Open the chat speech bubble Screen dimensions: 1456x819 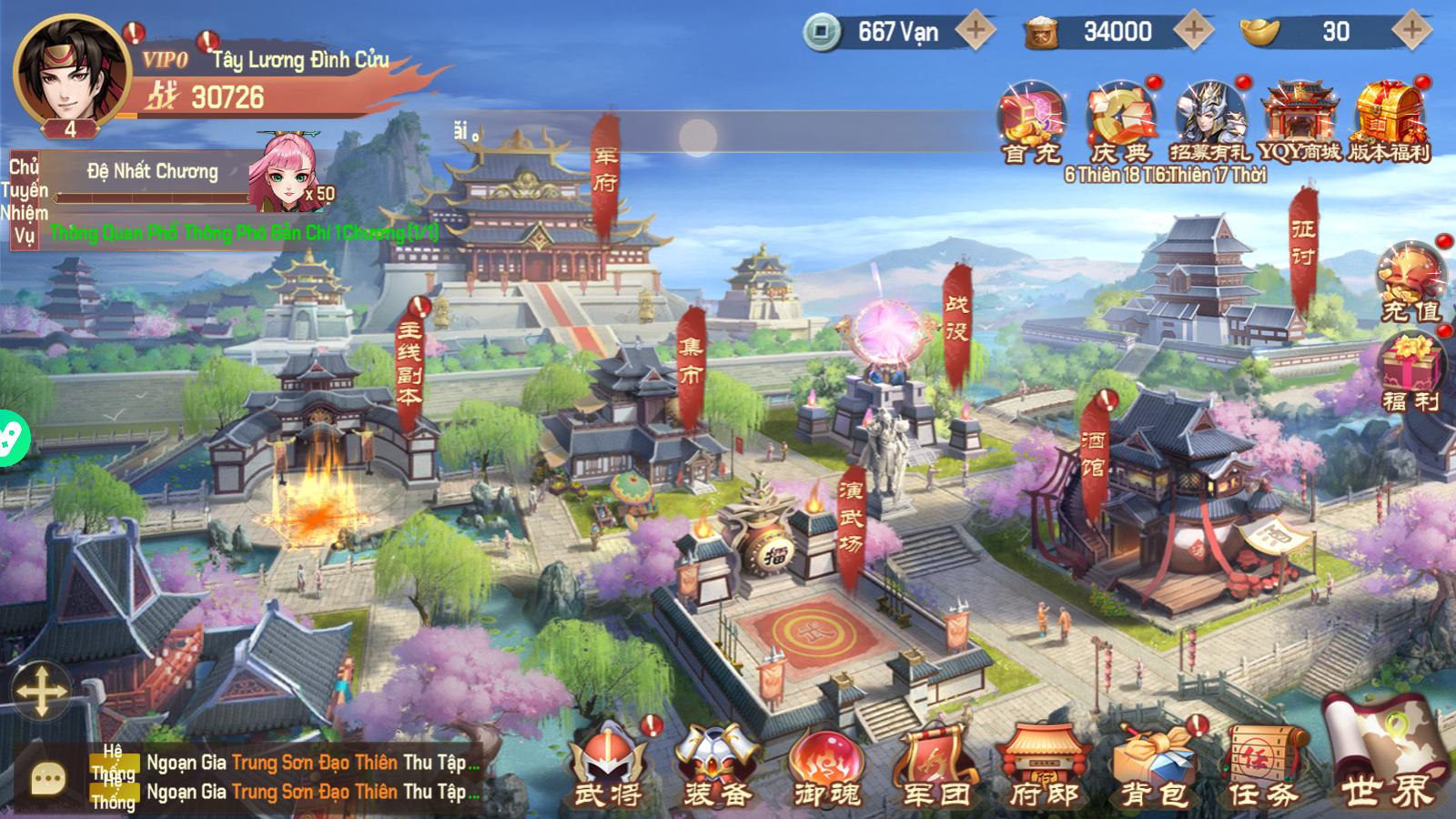(47, 778)
